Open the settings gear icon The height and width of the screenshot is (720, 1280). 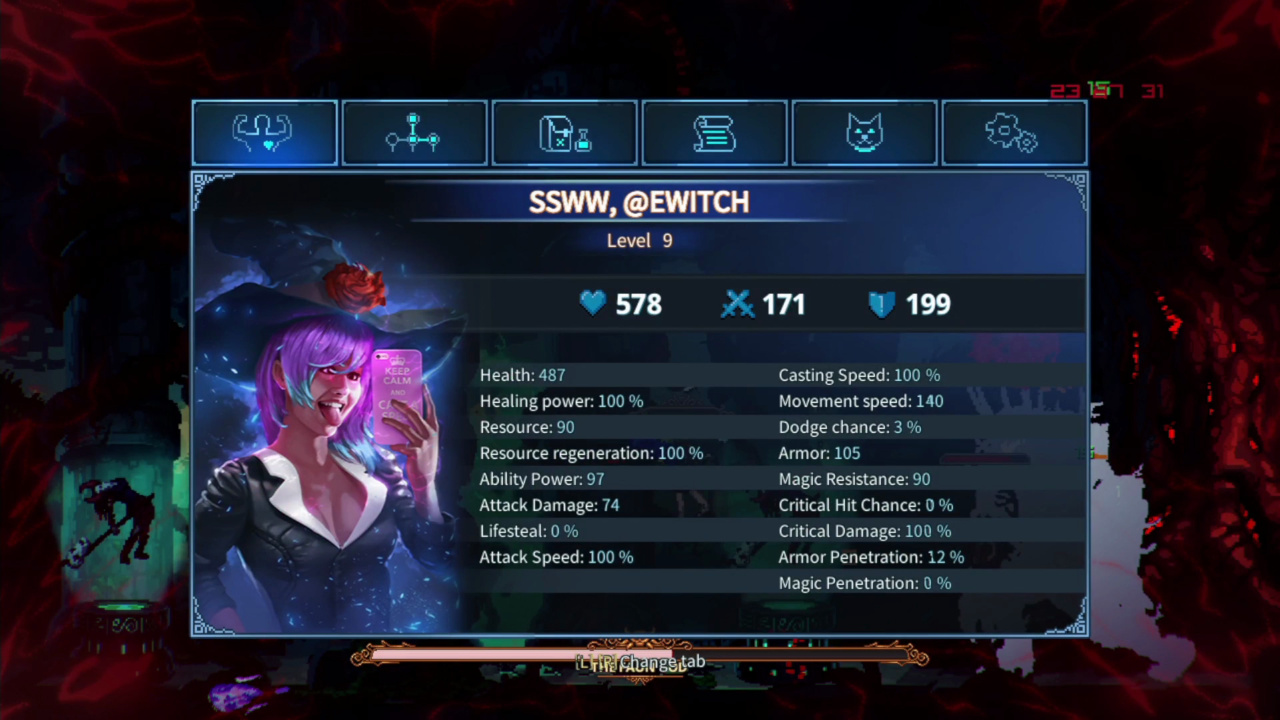(x=1012, y=133)
